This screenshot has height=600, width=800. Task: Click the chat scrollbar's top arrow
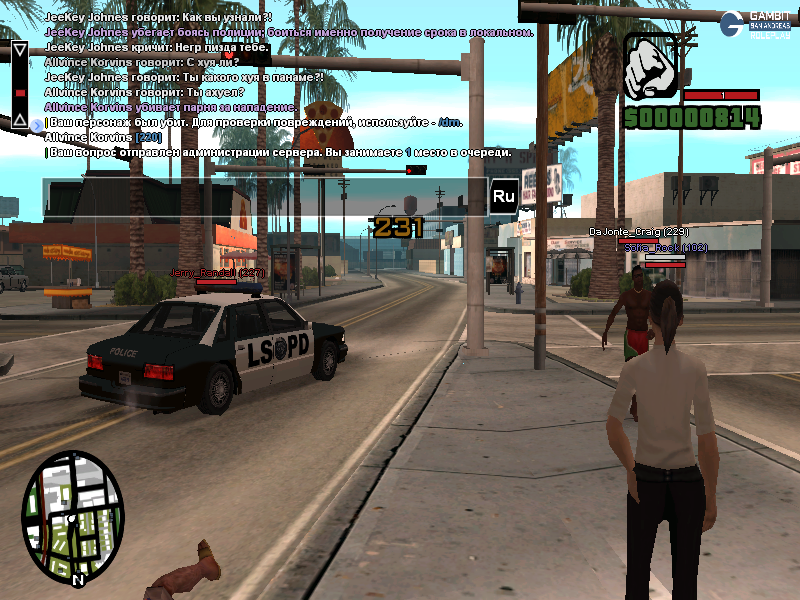pyautogui.click(x=18, y=49)
